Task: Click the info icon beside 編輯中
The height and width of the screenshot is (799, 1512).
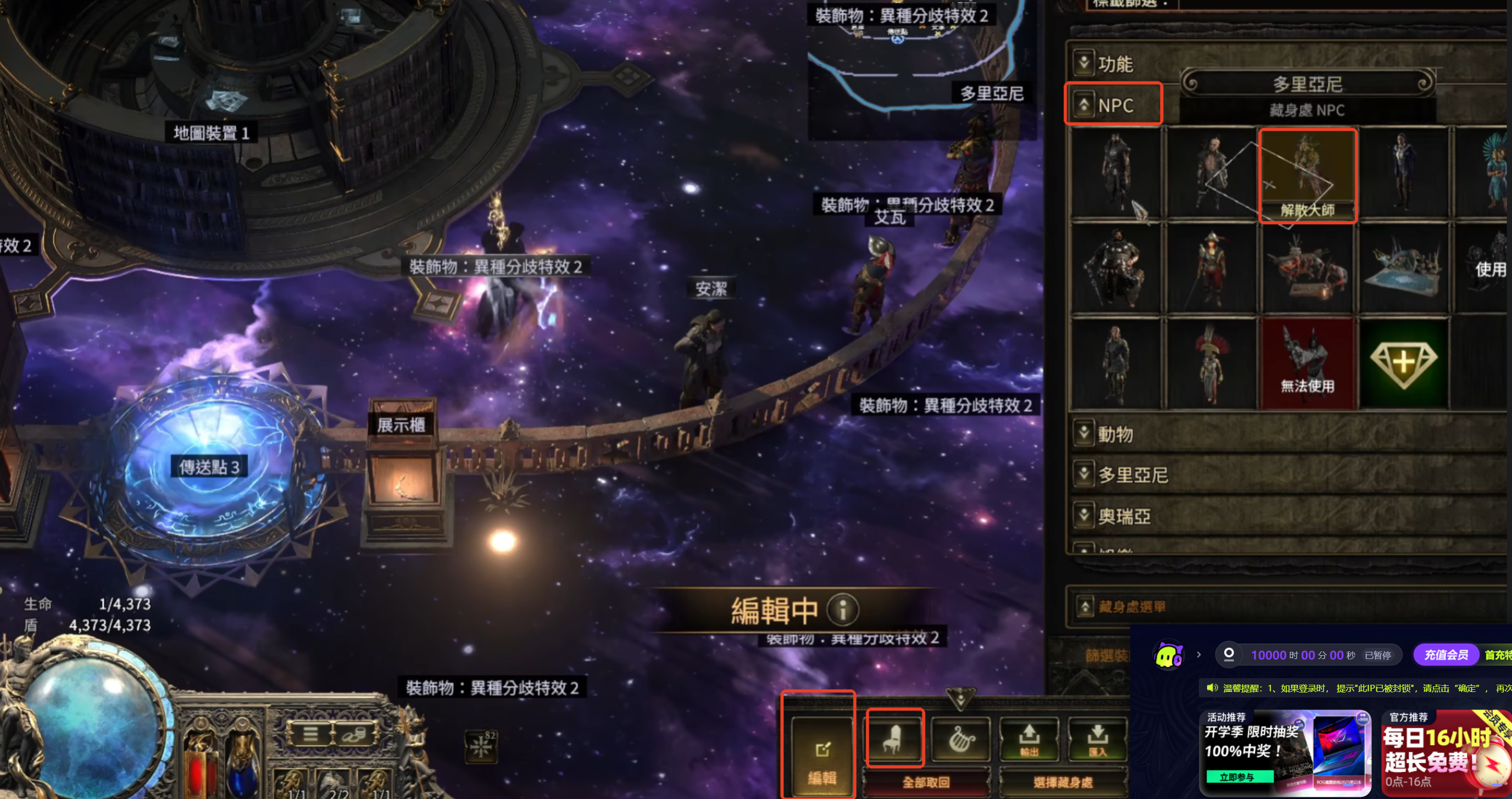Action: click(842, 610)
